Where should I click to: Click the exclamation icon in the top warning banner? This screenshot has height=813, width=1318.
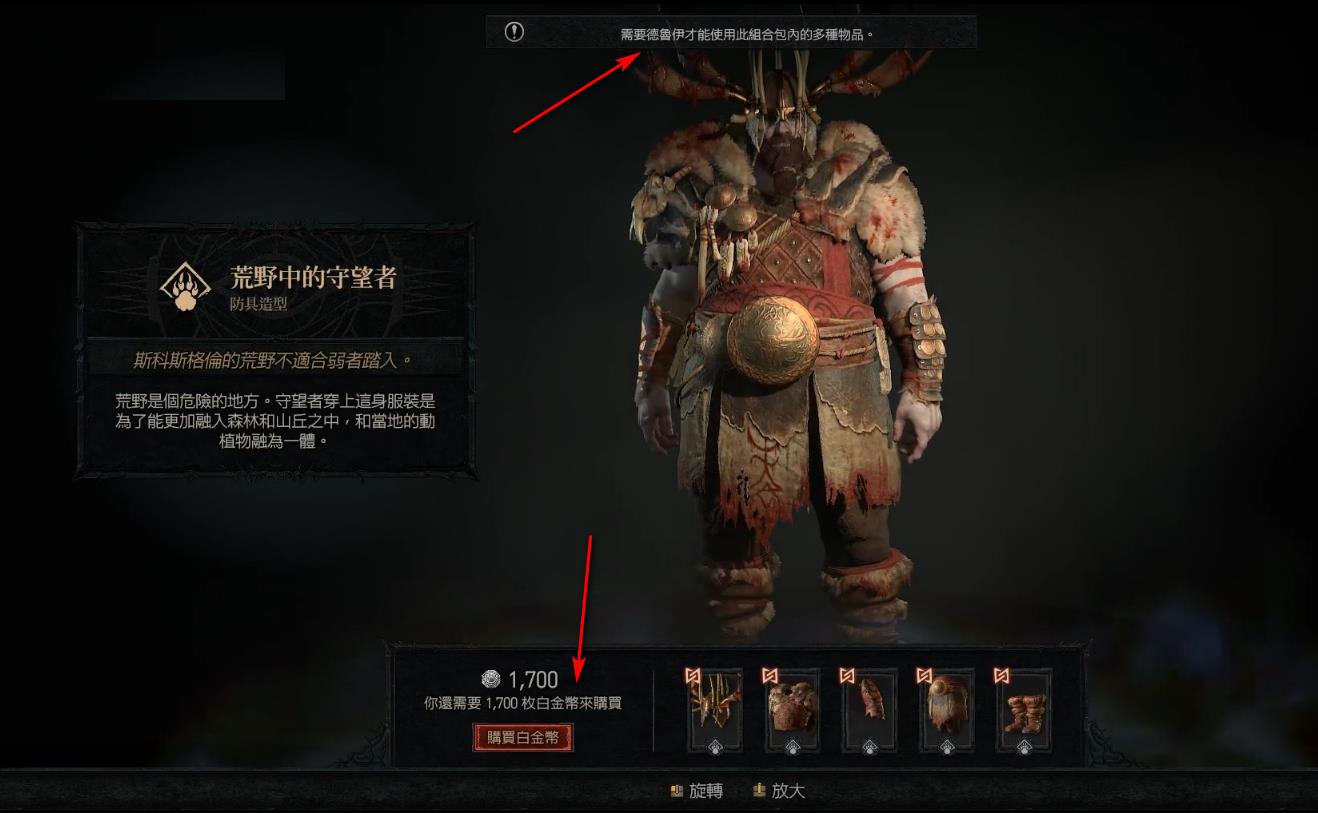[x=514, y=31]
